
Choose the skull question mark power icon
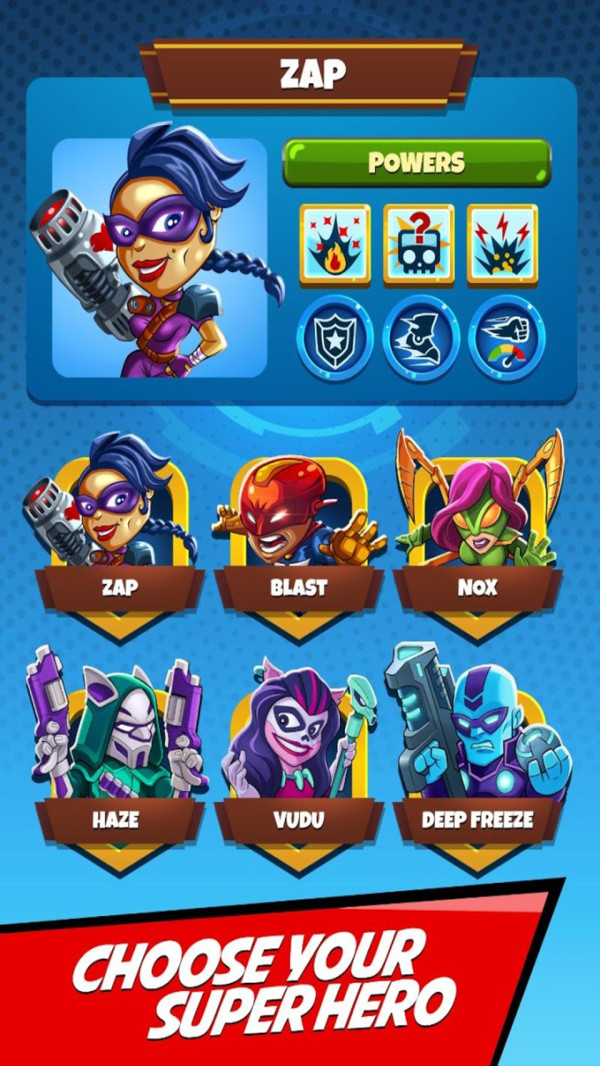click(x=419, y=244)
